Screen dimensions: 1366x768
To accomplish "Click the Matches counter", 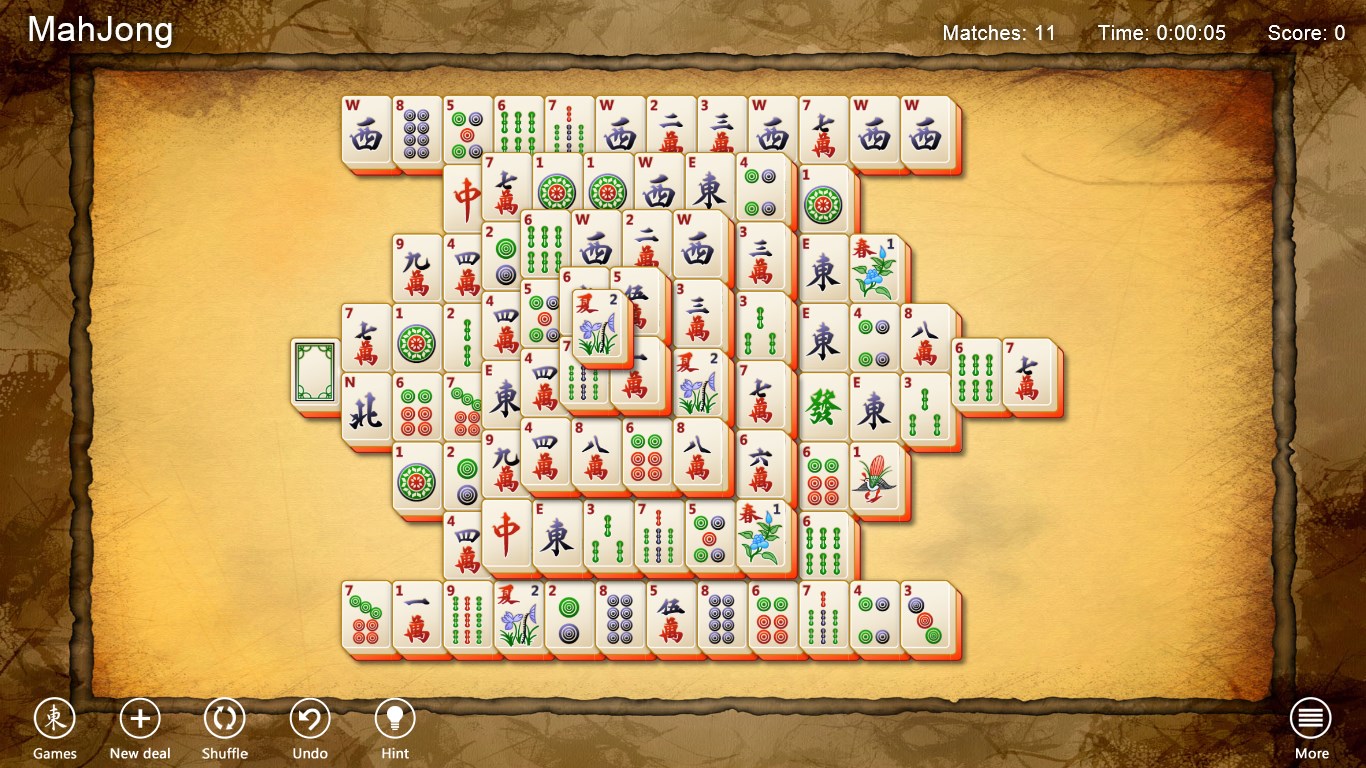I will tap(999, 32).
